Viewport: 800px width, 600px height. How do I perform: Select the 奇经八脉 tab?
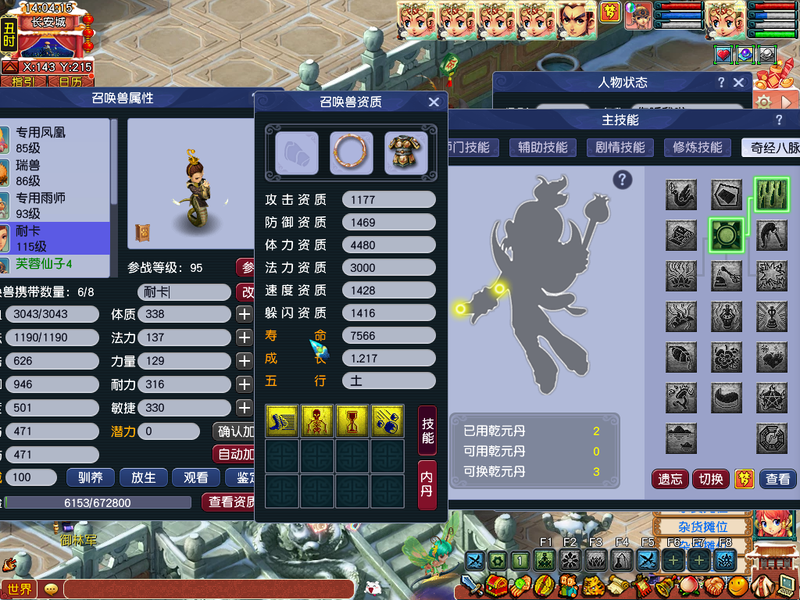773,147
